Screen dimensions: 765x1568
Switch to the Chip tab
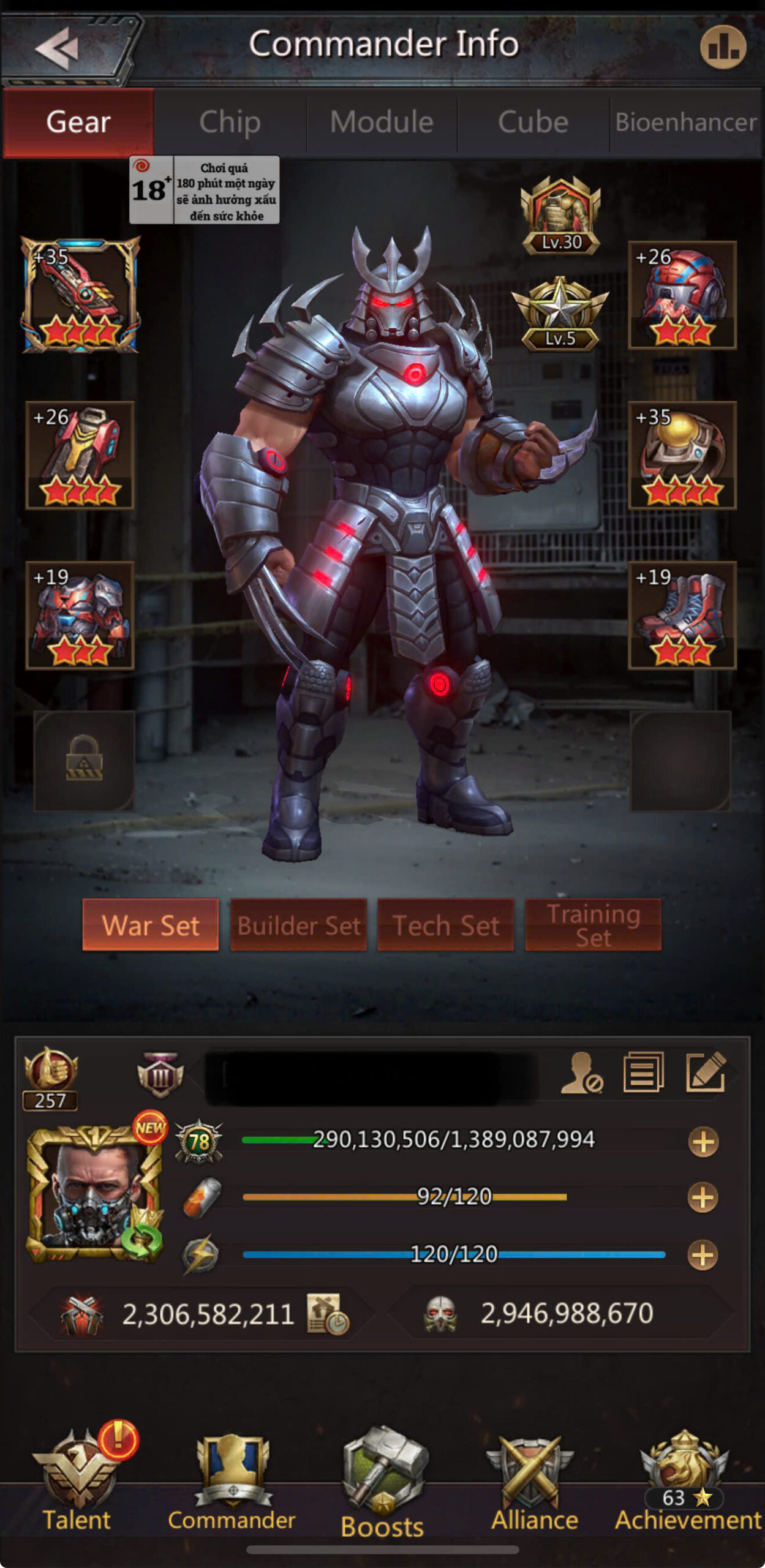pyautogui.click(x=230, y=122)
